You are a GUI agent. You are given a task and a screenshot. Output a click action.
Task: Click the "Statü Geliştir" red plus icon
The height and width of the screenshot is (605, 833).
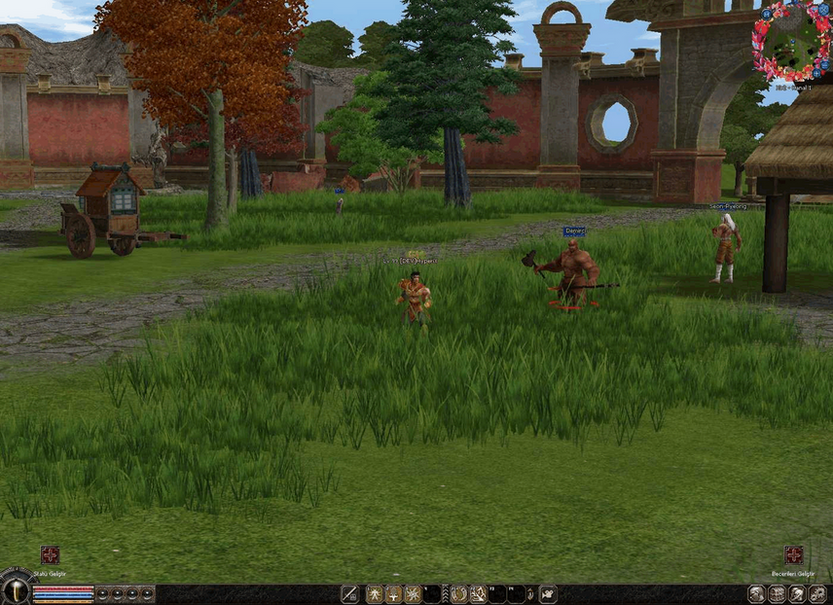coord(50,554)
